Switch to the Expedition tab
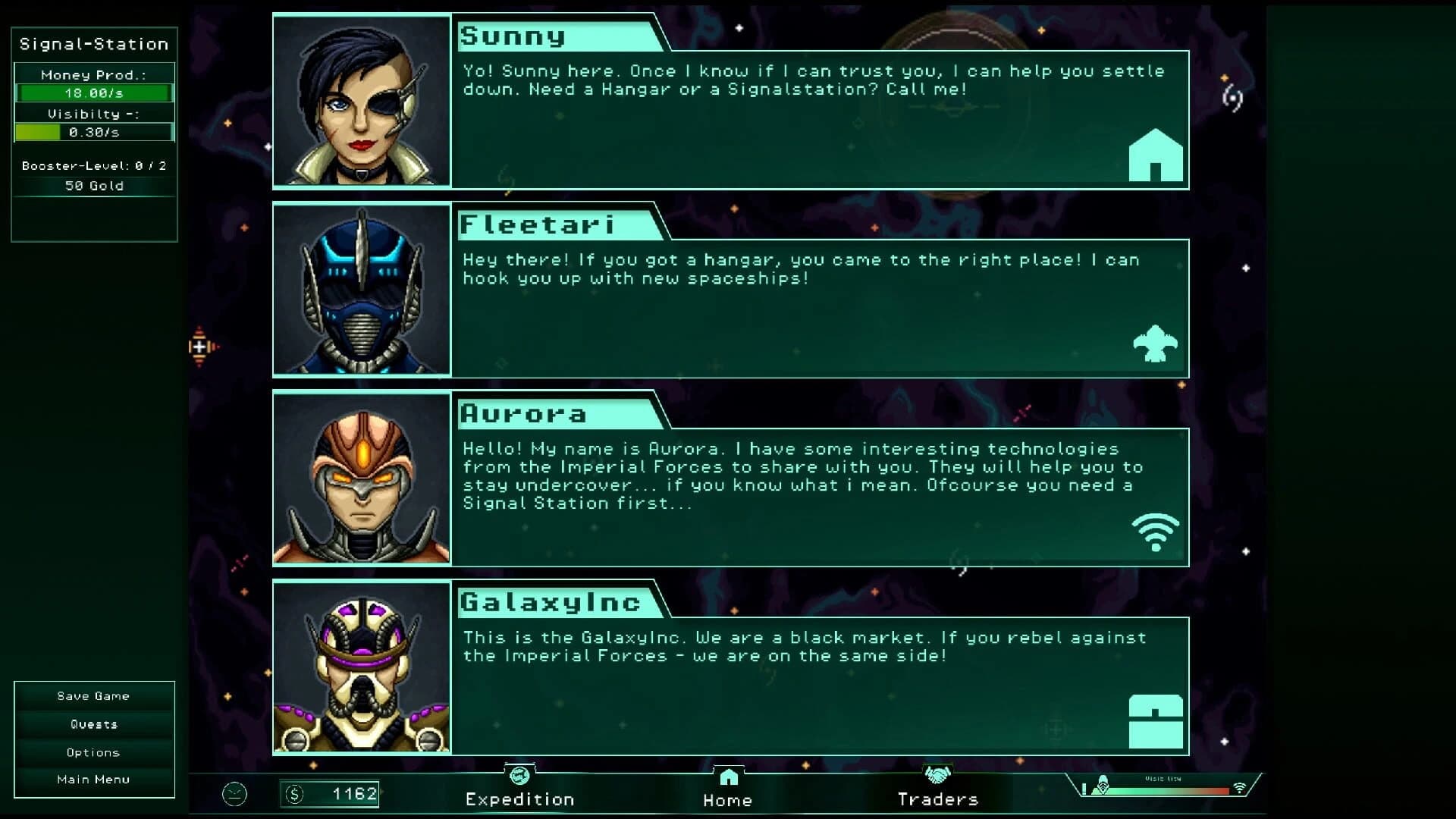The image size is (1456, 819). (519, 799)
